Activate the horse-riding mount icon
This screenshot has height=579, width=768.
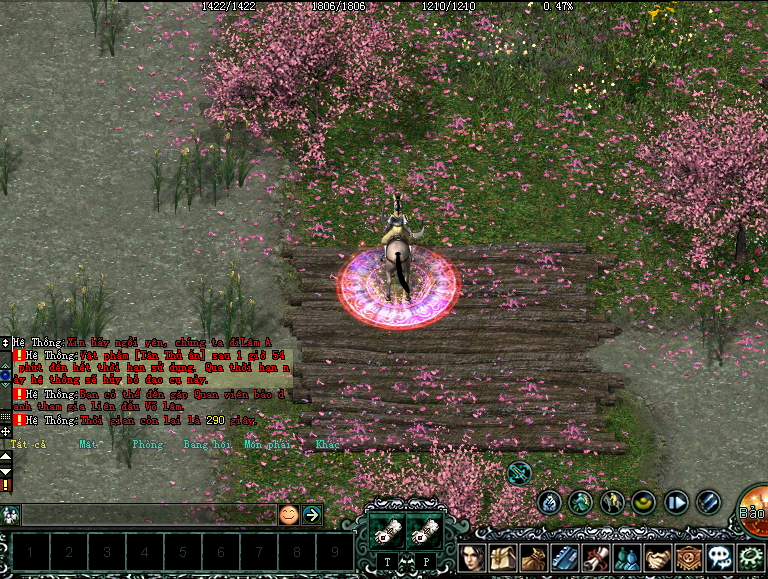pyautogui.click(x=612, y=502)
